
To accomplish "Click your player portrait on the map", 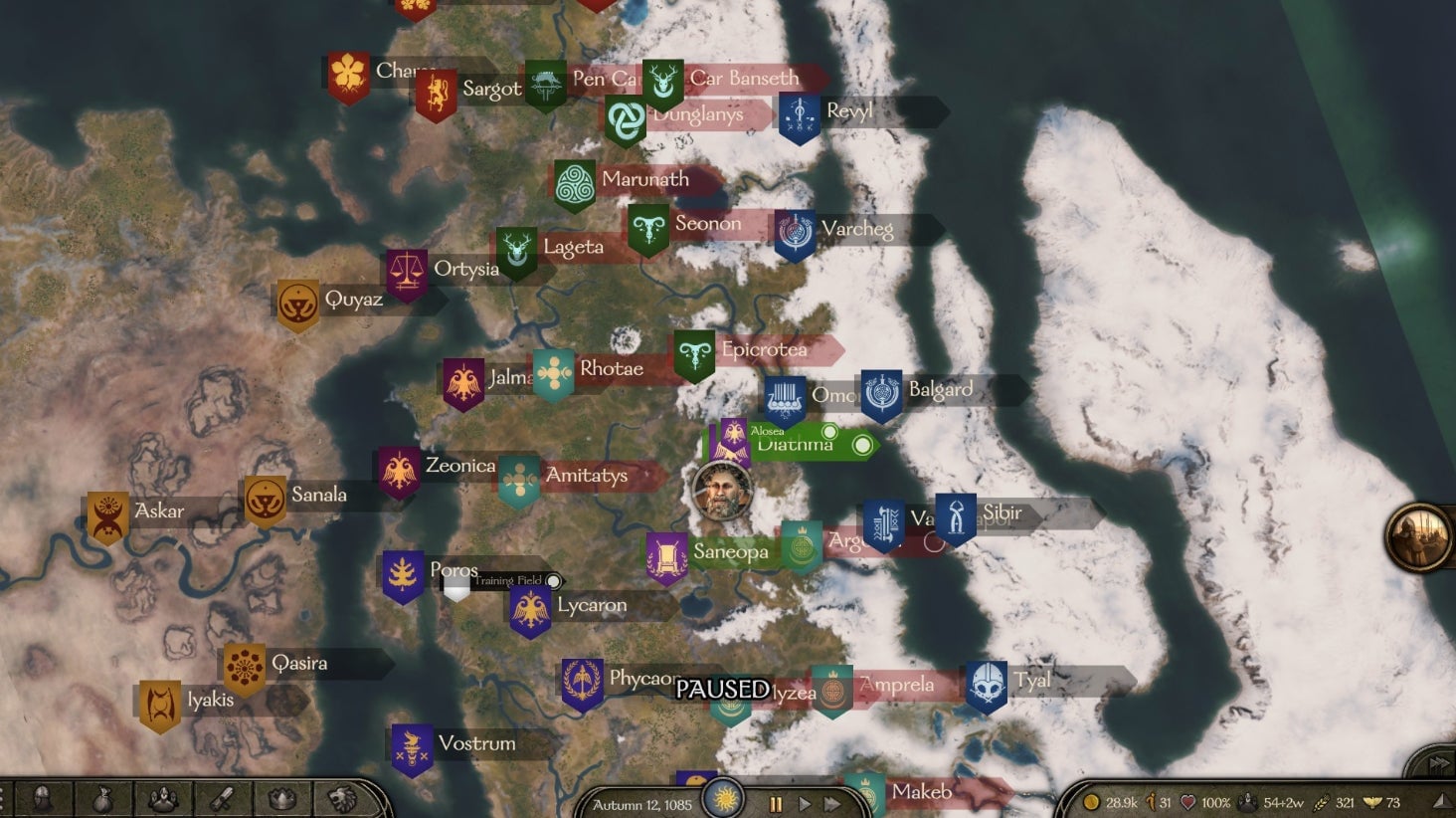I will (x=721, y=493).
